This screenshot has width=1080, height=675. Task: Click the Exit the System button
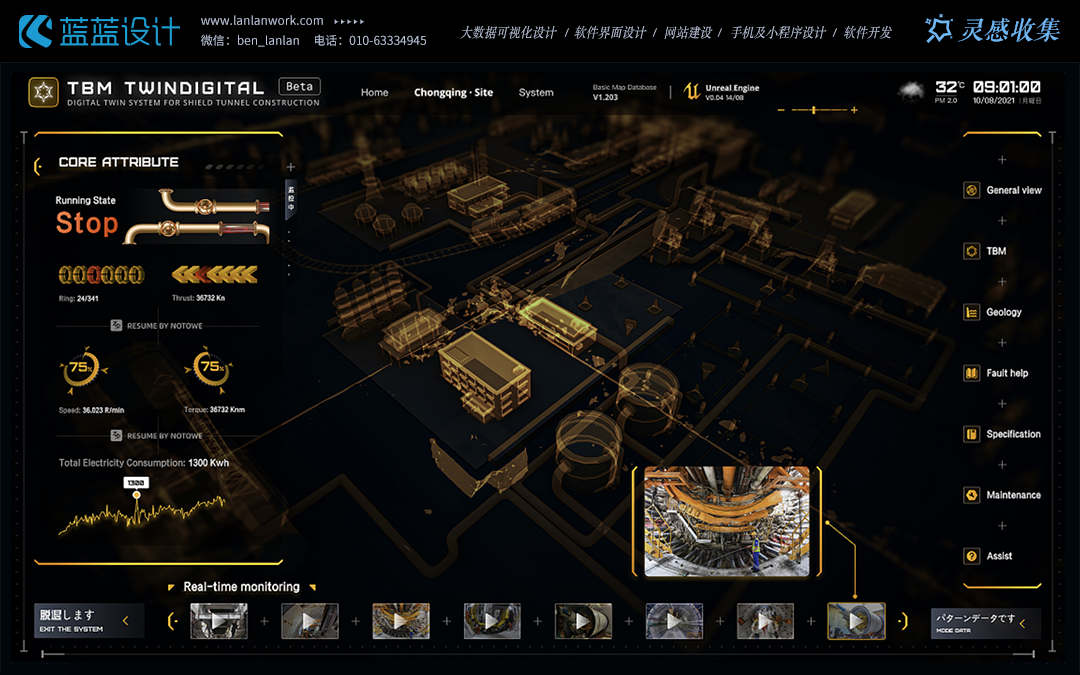pos(89,621)
